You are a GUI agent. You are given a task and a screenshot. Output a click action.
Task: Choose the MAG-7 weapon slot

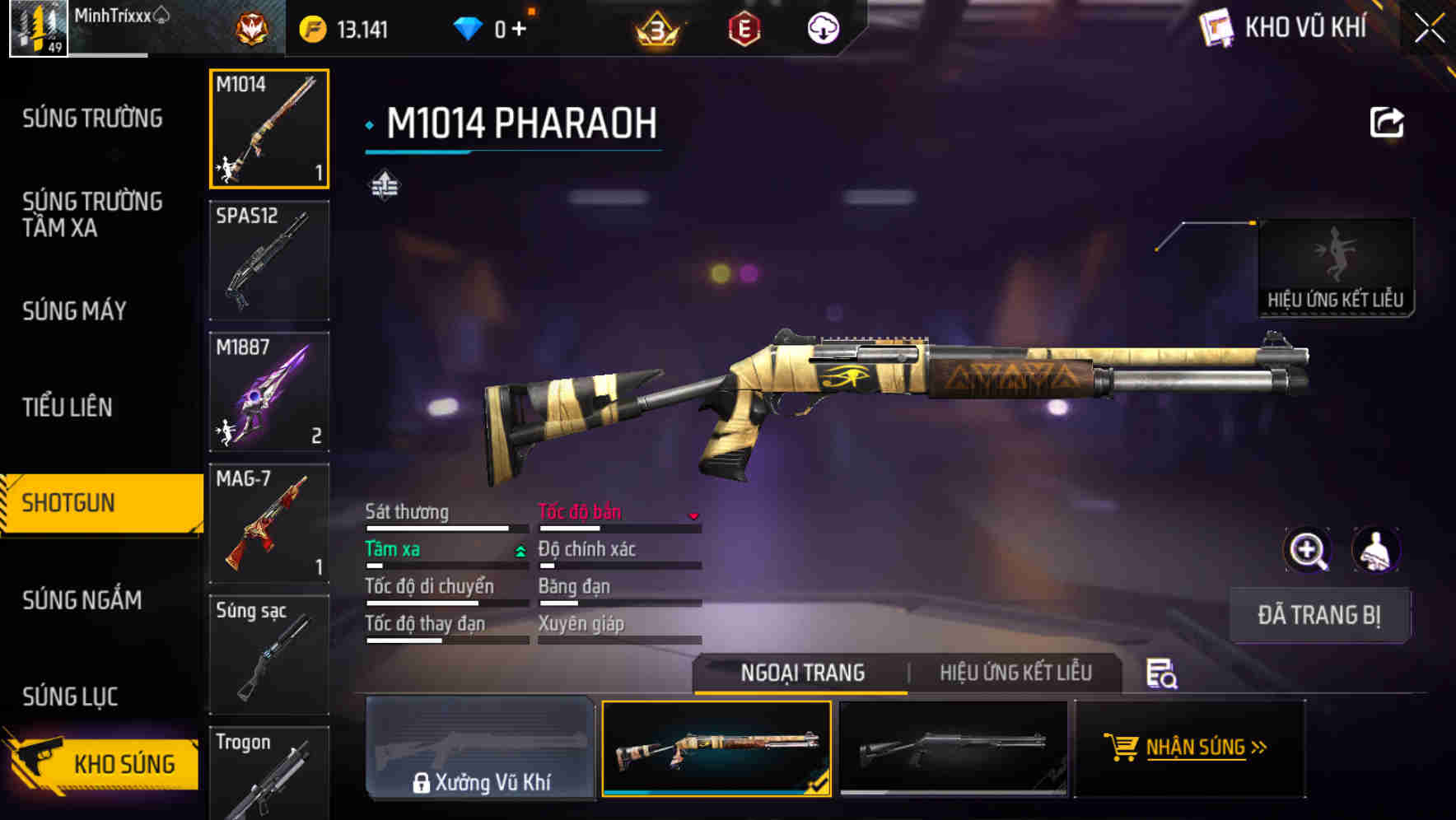click(x=269, y=523)
